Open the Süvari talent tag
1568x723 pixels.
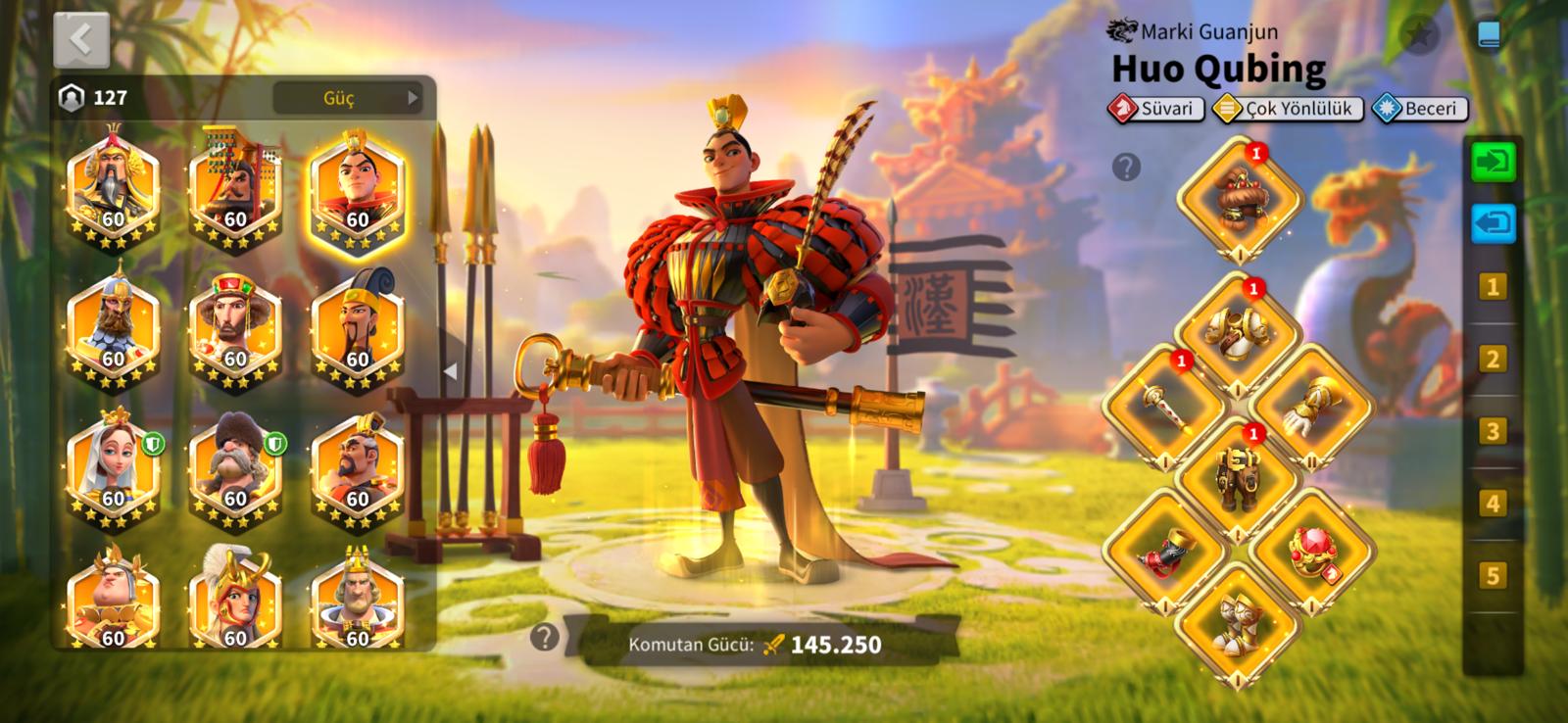coord(1156,109)
